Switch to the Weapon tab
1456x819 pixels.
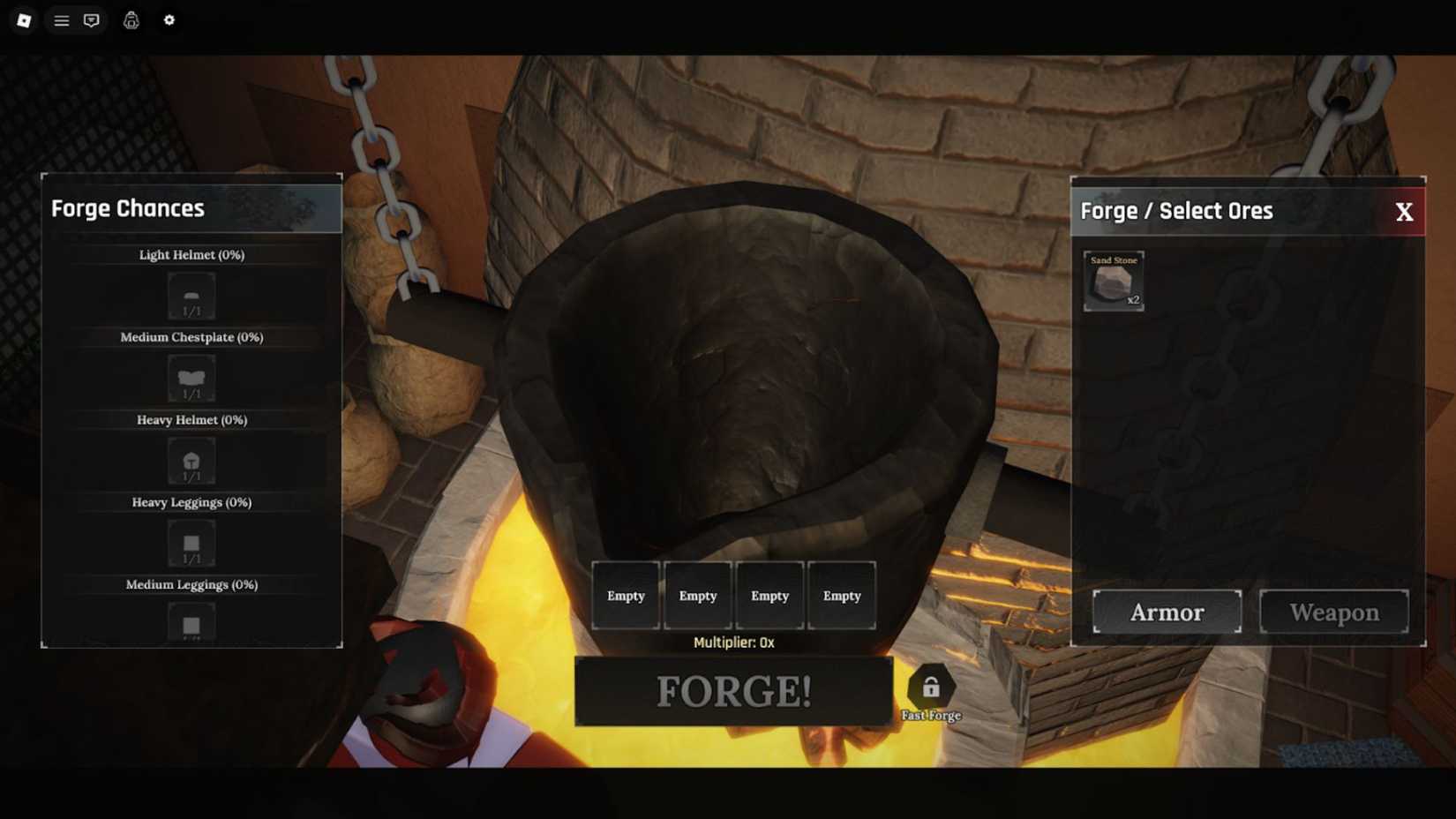[1334, 611]
